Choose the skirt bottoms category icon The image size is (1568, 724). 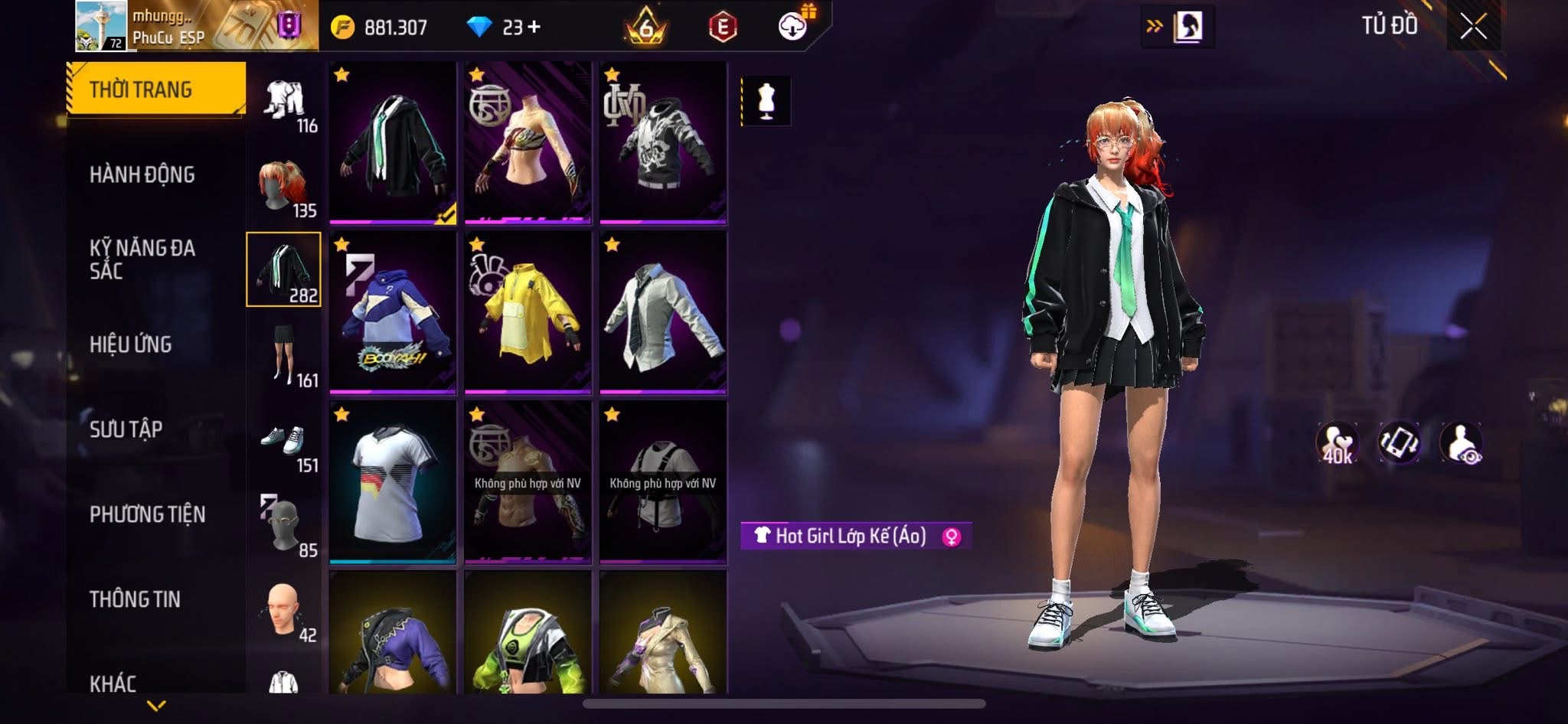click(283, 356)
